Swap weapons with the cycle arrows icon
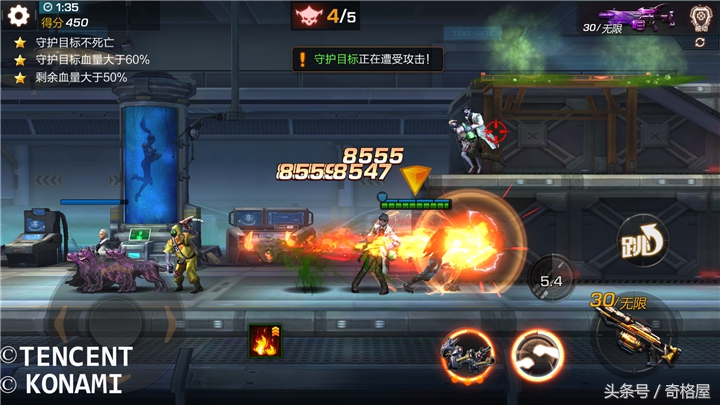 coord(700,42)
